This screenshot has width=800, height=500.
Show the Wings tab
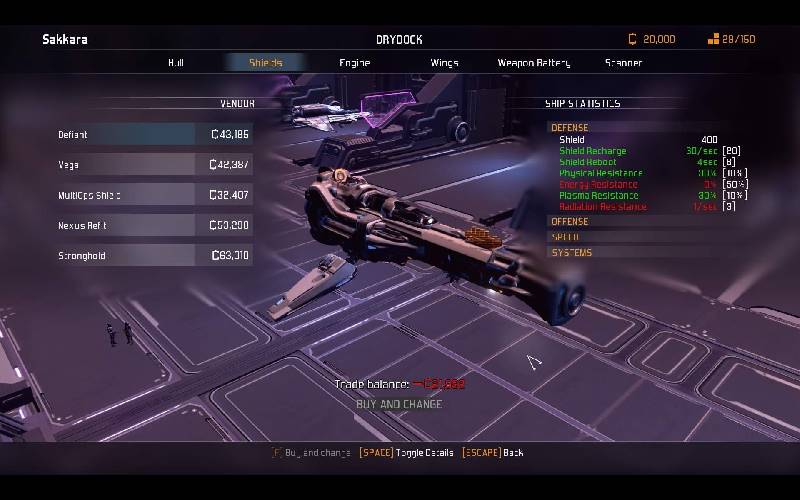[444, 63]
